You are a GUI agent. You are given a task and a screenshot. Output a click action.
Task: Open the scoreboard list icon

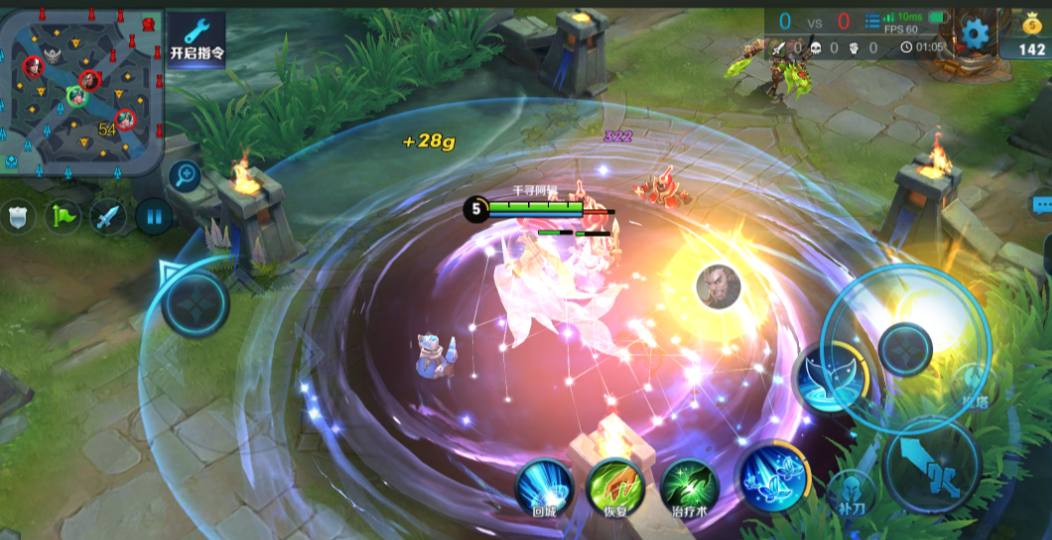pyautogui.click(x=873, y=19)
